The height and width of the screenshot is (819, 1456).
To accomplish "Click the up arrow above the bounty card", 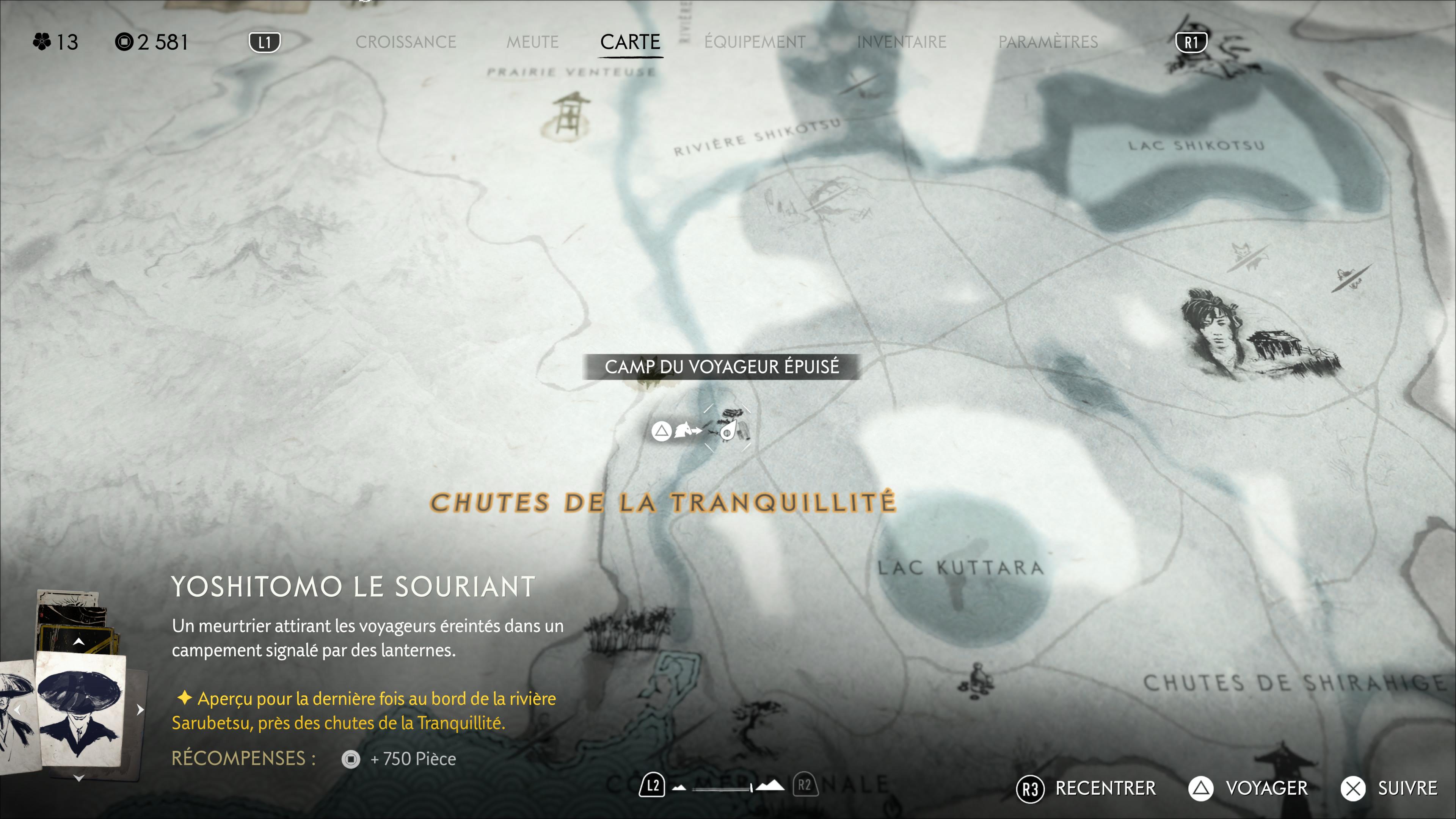I will pos(79,642).
